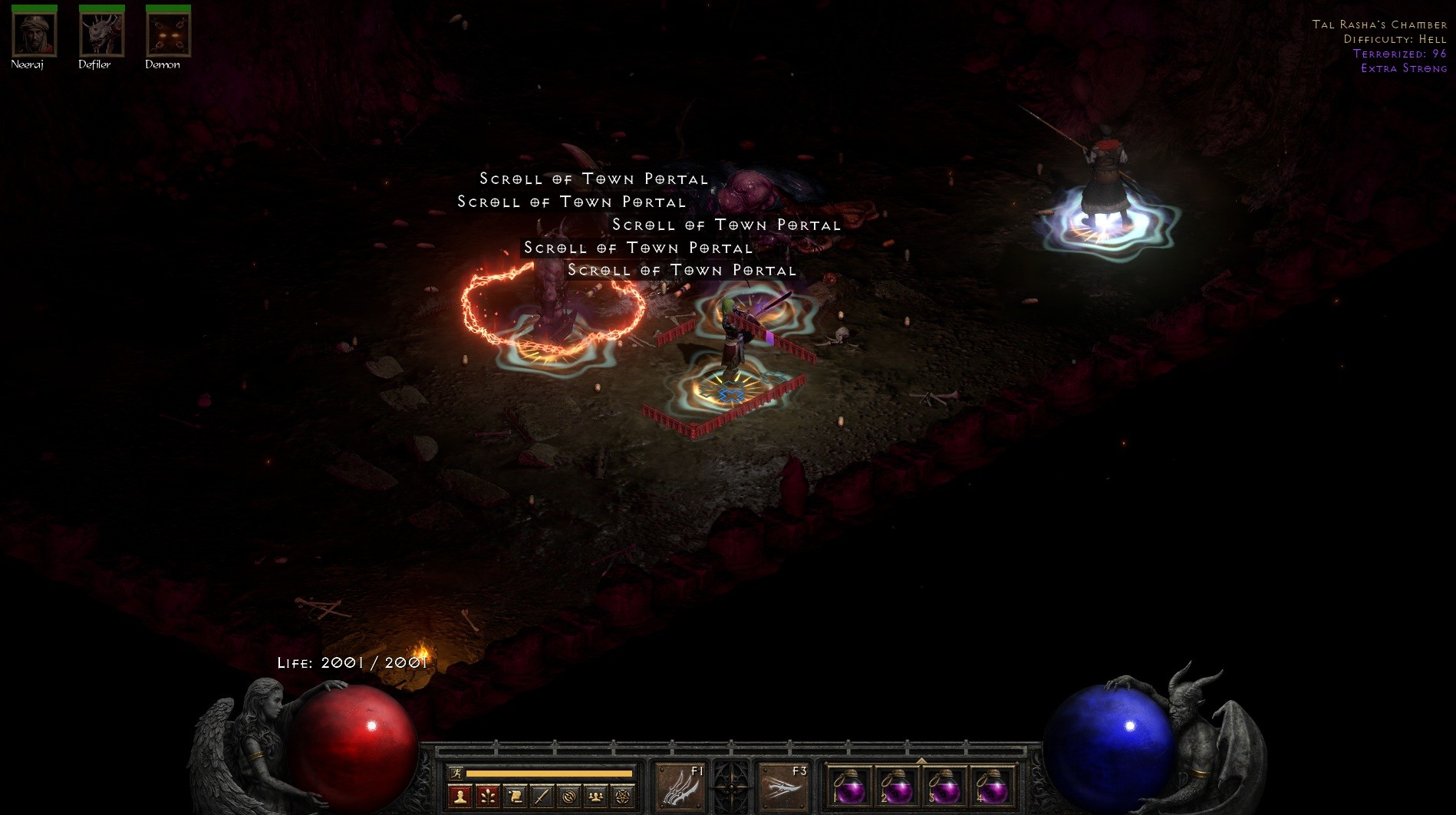1456x815 pixels.
Task: Open the automap icon
Action: pyautogui.click(x=568, y=796)
